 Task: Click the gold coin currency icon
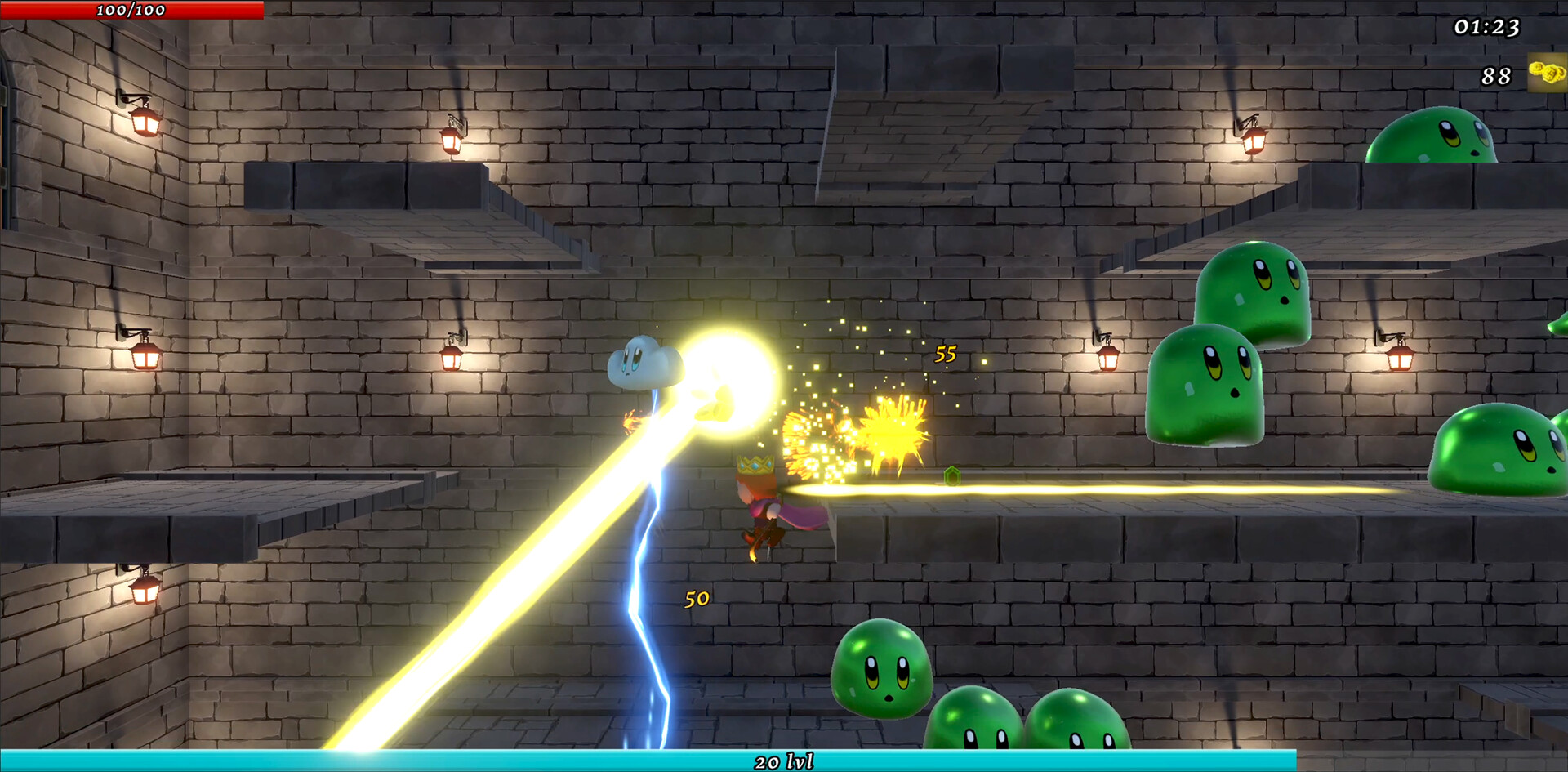(1546, 74)
